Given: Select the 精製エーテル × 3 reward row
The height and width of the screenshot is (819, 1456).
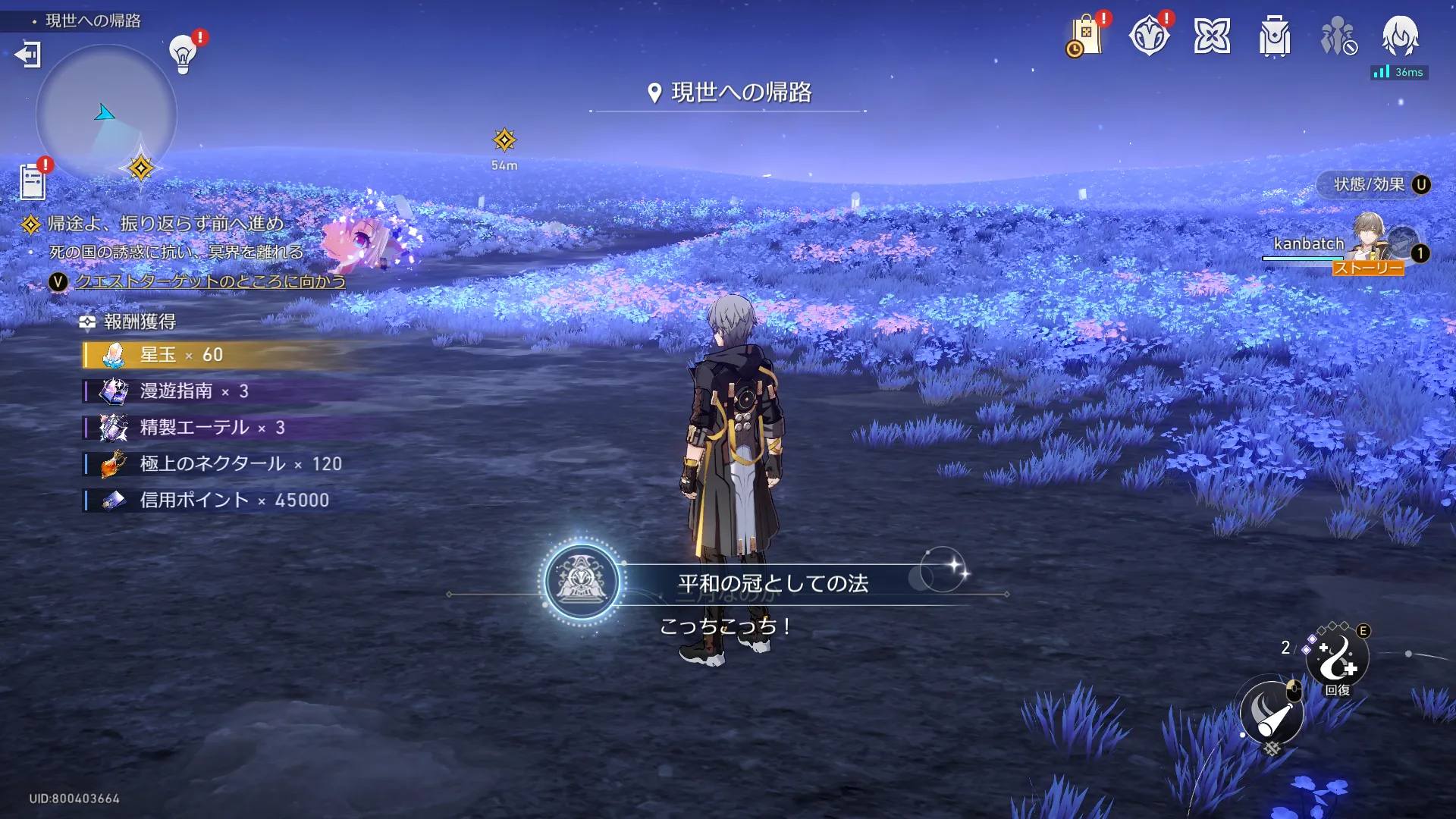Looking at the screenshot, I should [212, 428].
